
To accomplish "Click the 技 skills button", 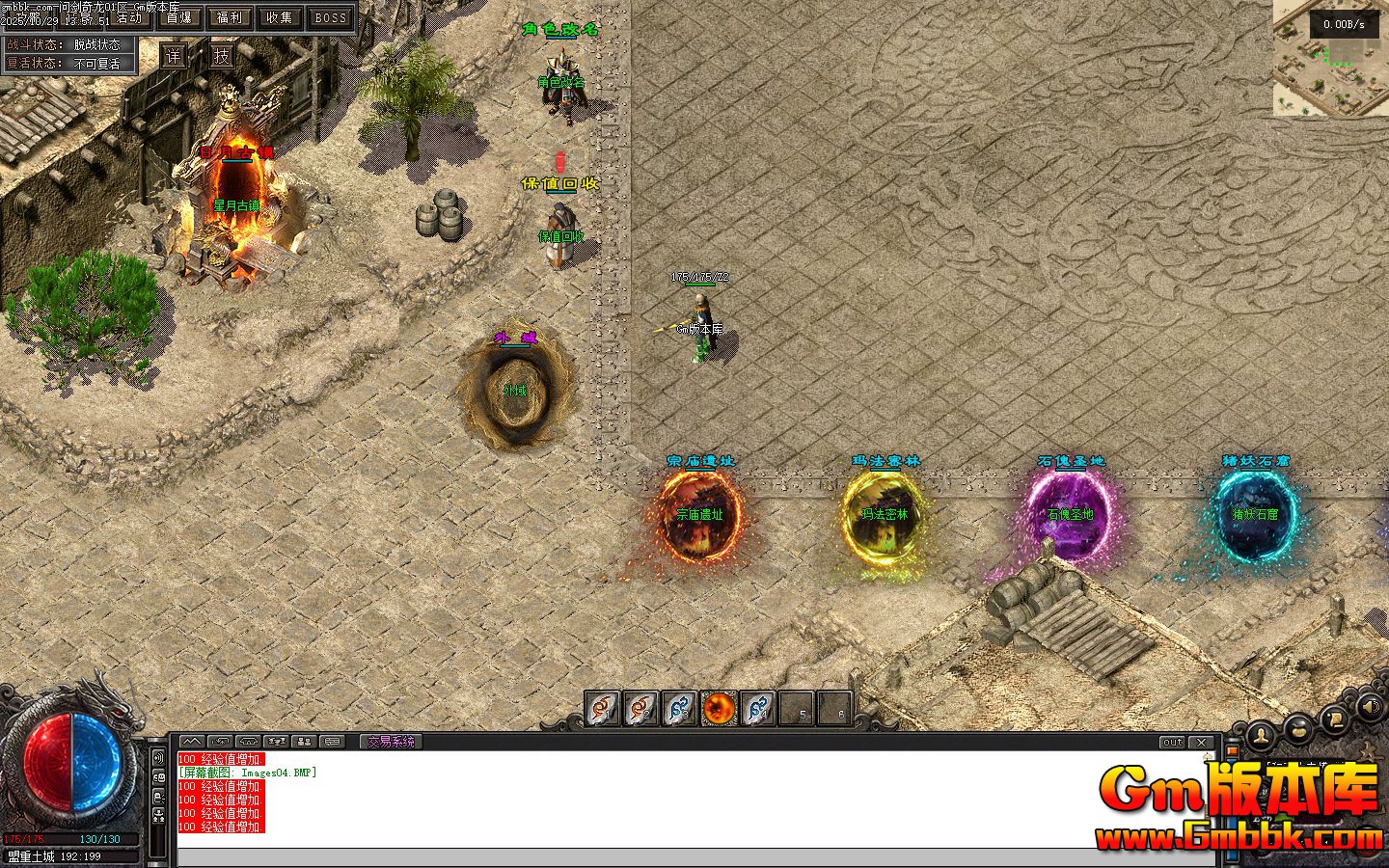I will [x=222, y=56].
